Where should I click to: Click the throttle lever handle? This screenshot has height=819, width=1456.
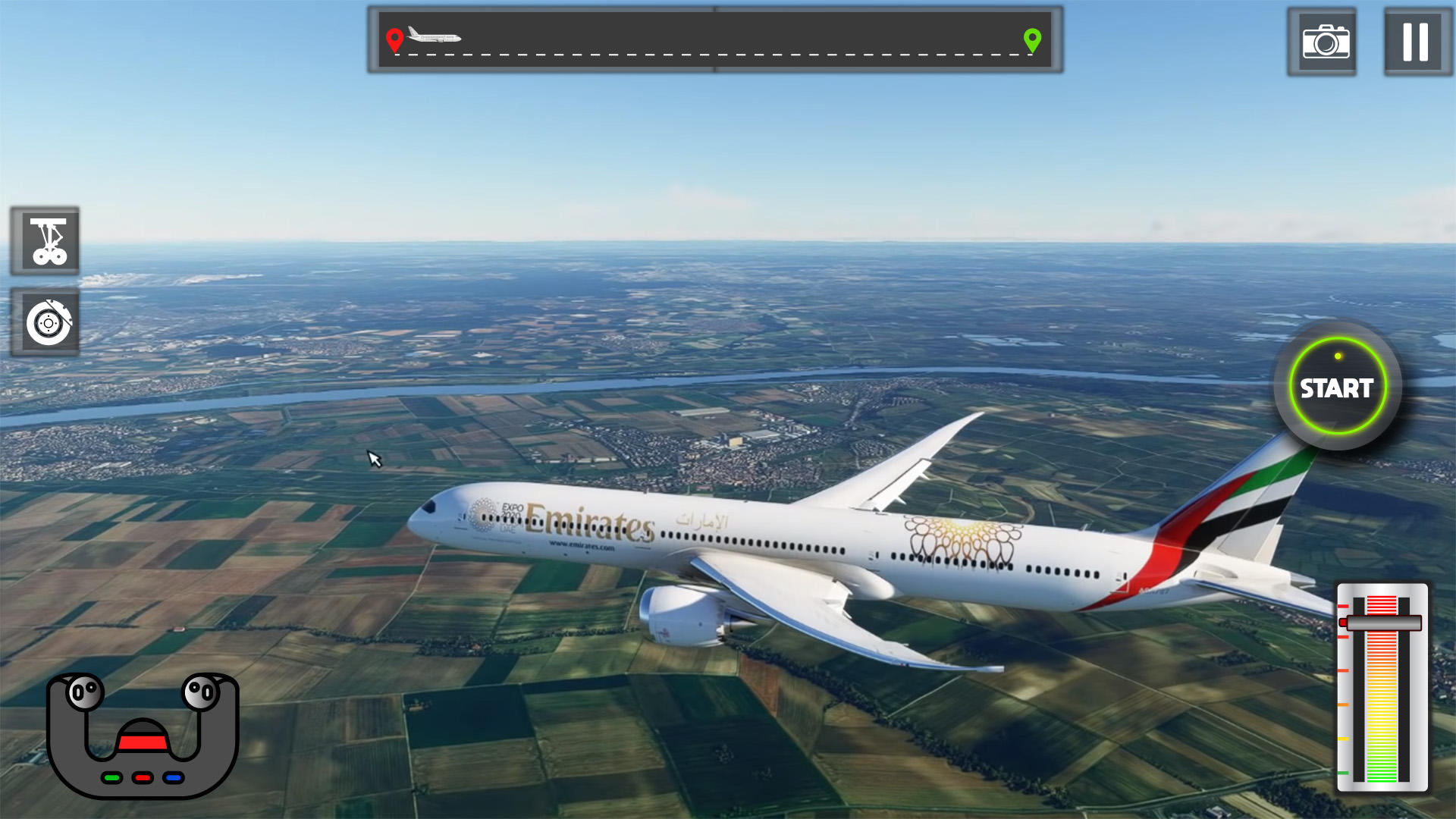pos(1382,623)
